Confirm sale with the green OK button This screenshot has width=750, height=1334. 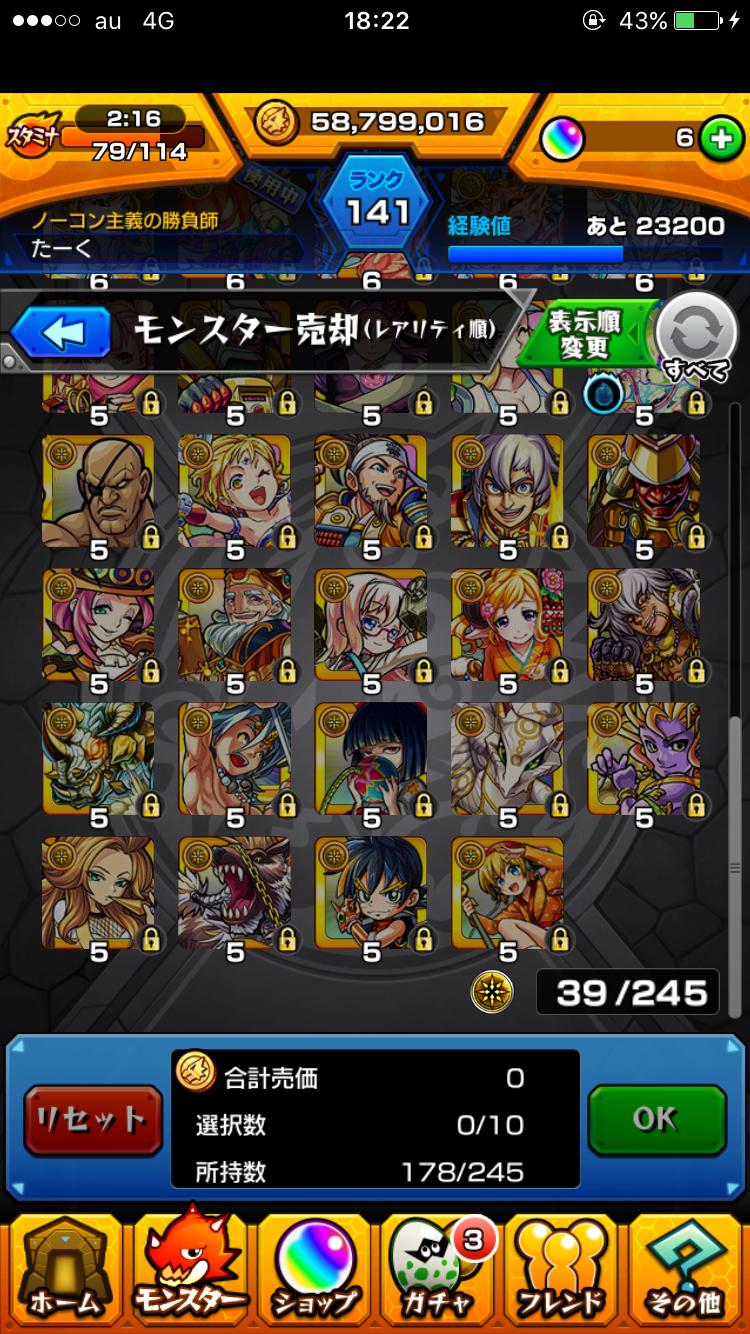click(656, 1120)
